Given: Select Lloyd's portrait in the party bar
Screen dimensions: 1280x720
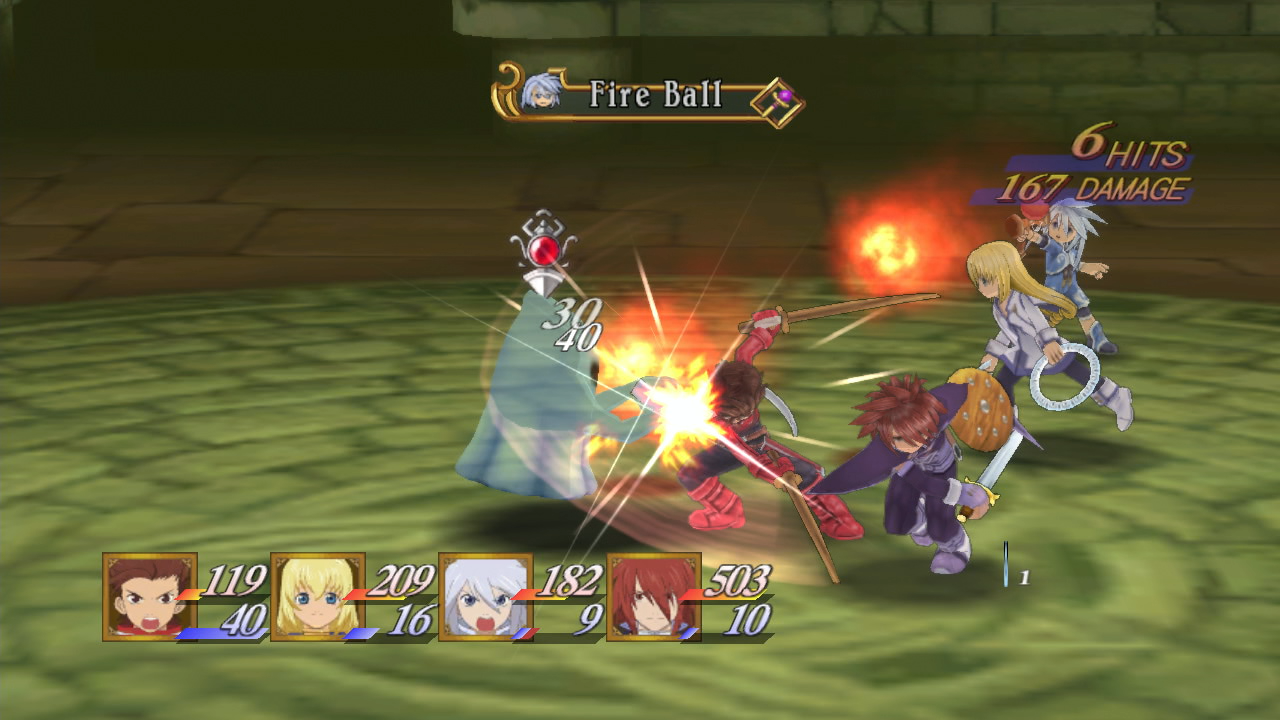Looking at the screenshot, I should pyautogui.click(x=150, y=597).
